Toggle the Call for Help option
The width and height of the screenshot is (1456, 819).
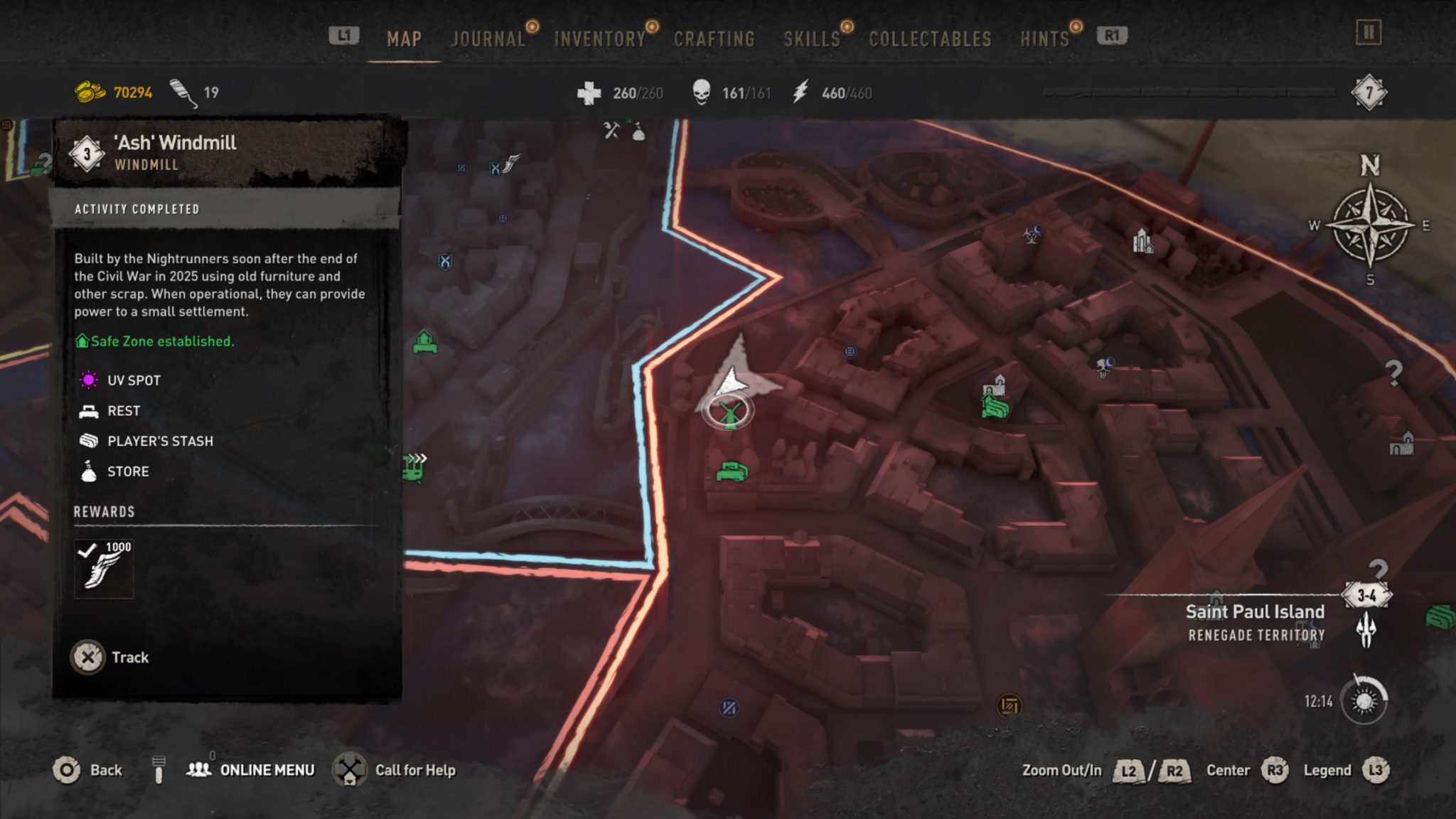point(414,770)
